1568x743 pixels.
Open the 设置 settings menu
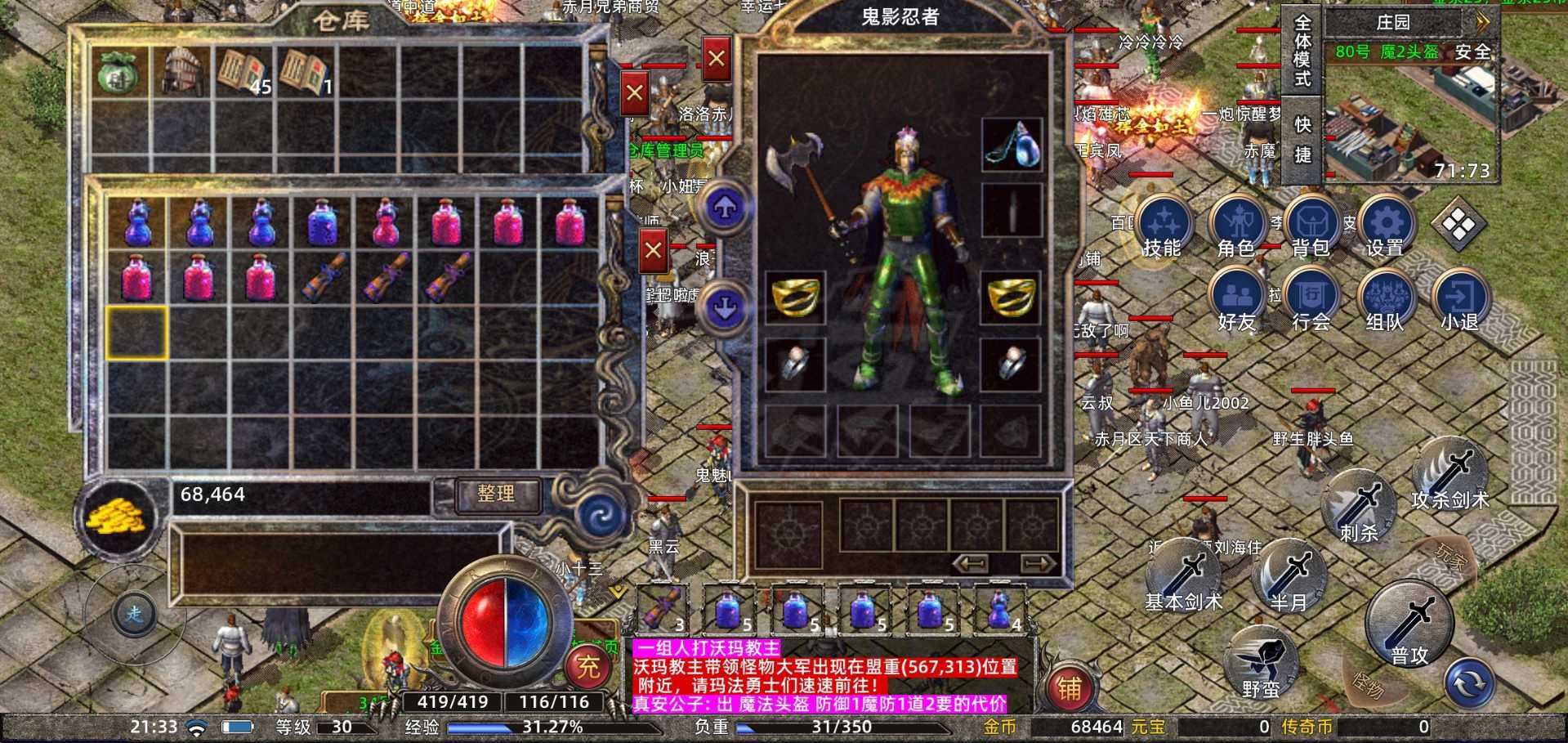point(1385,226)
